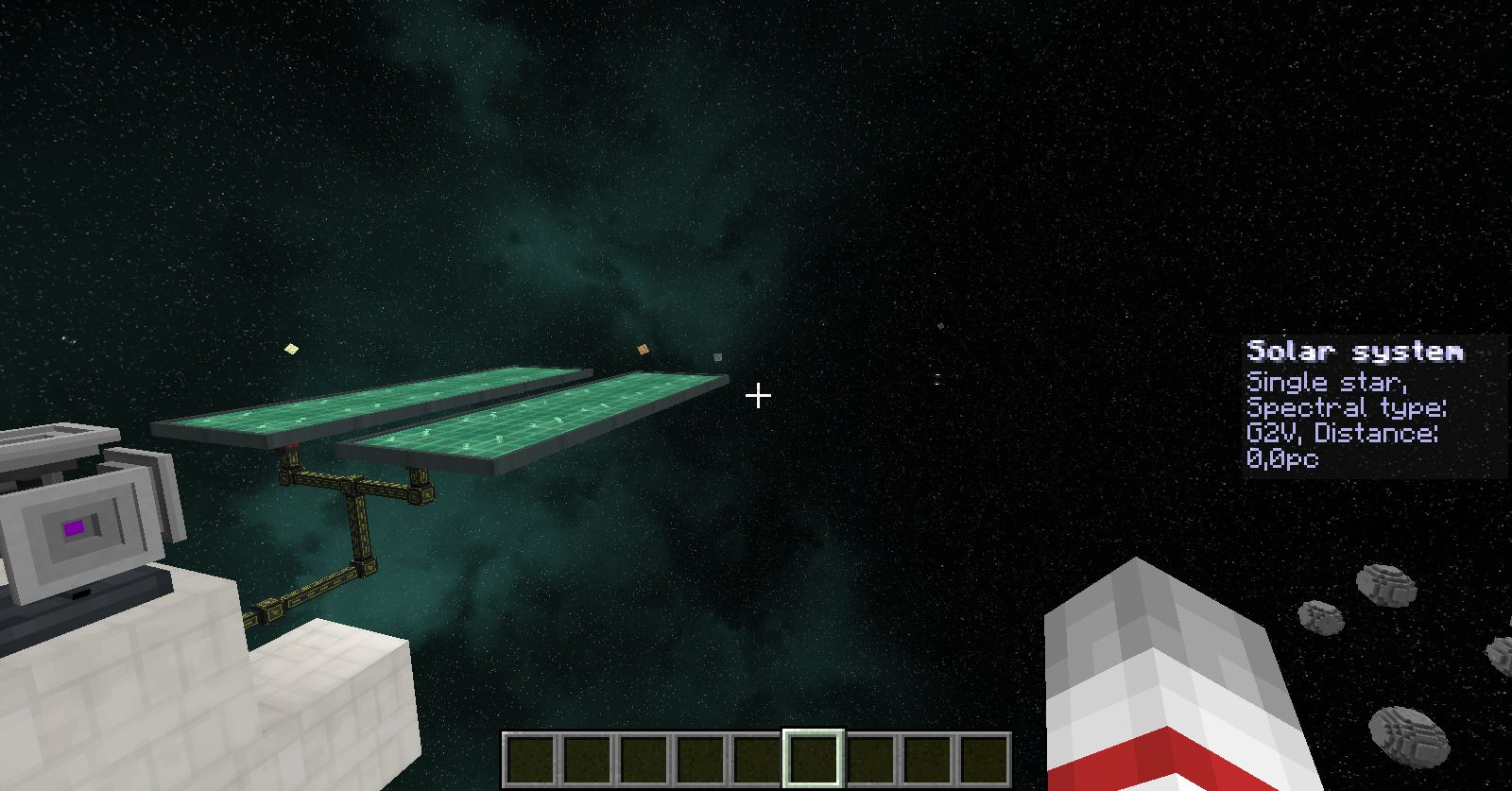This screenshot has width=1512, height=791.
Task: Select the Solar system title text
Action: 1355,352
